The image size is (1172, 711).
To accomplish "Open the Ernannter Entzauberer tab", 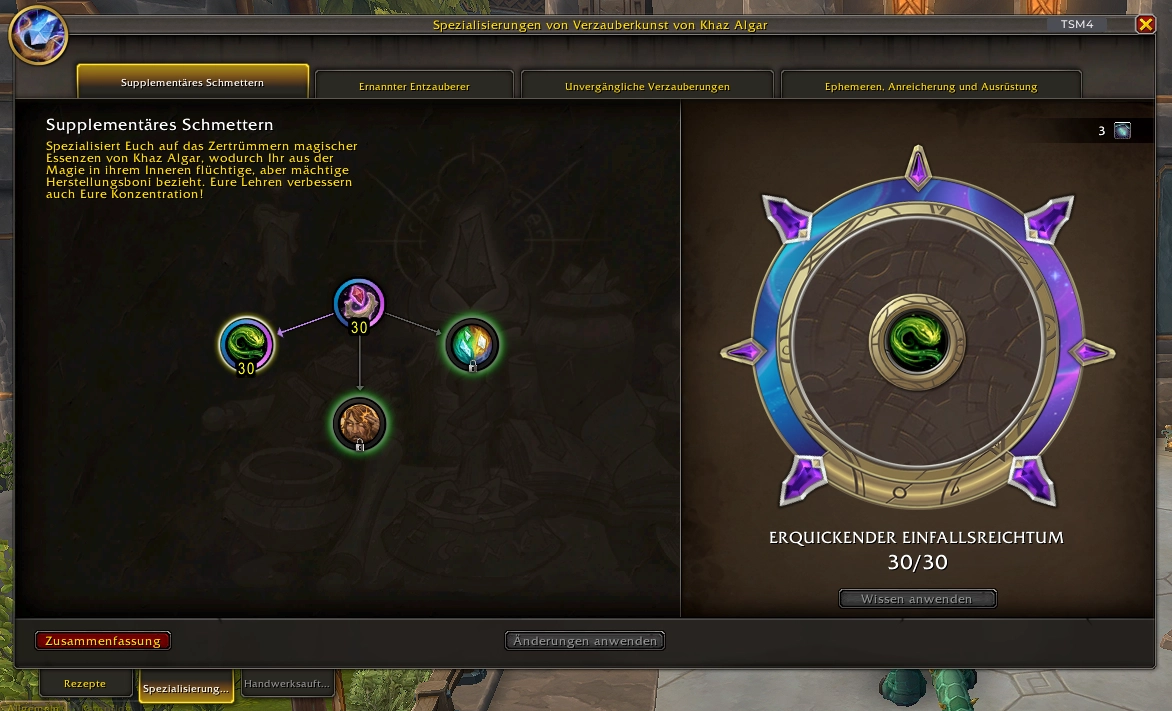I will (x=414, y=86).
